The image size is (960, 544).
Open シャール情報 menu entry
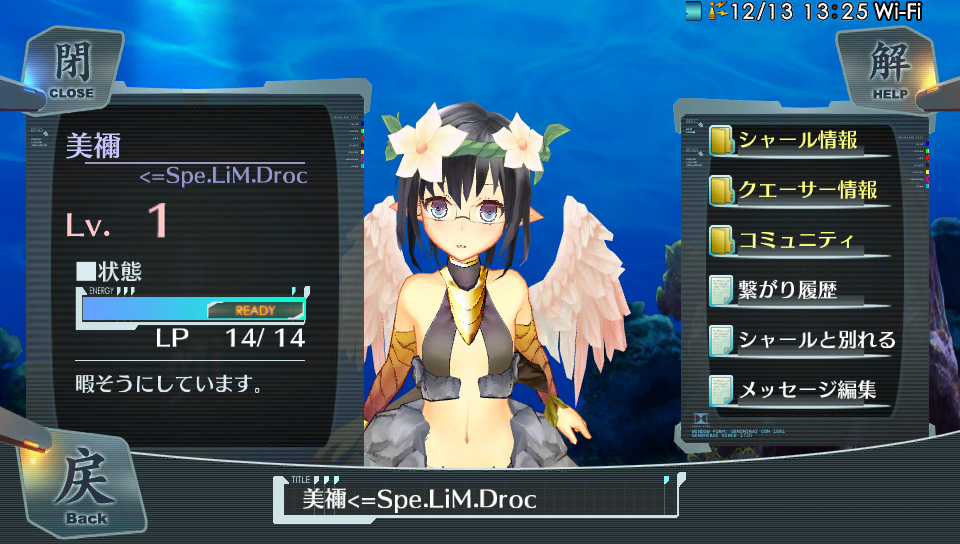tap(798, 140)
